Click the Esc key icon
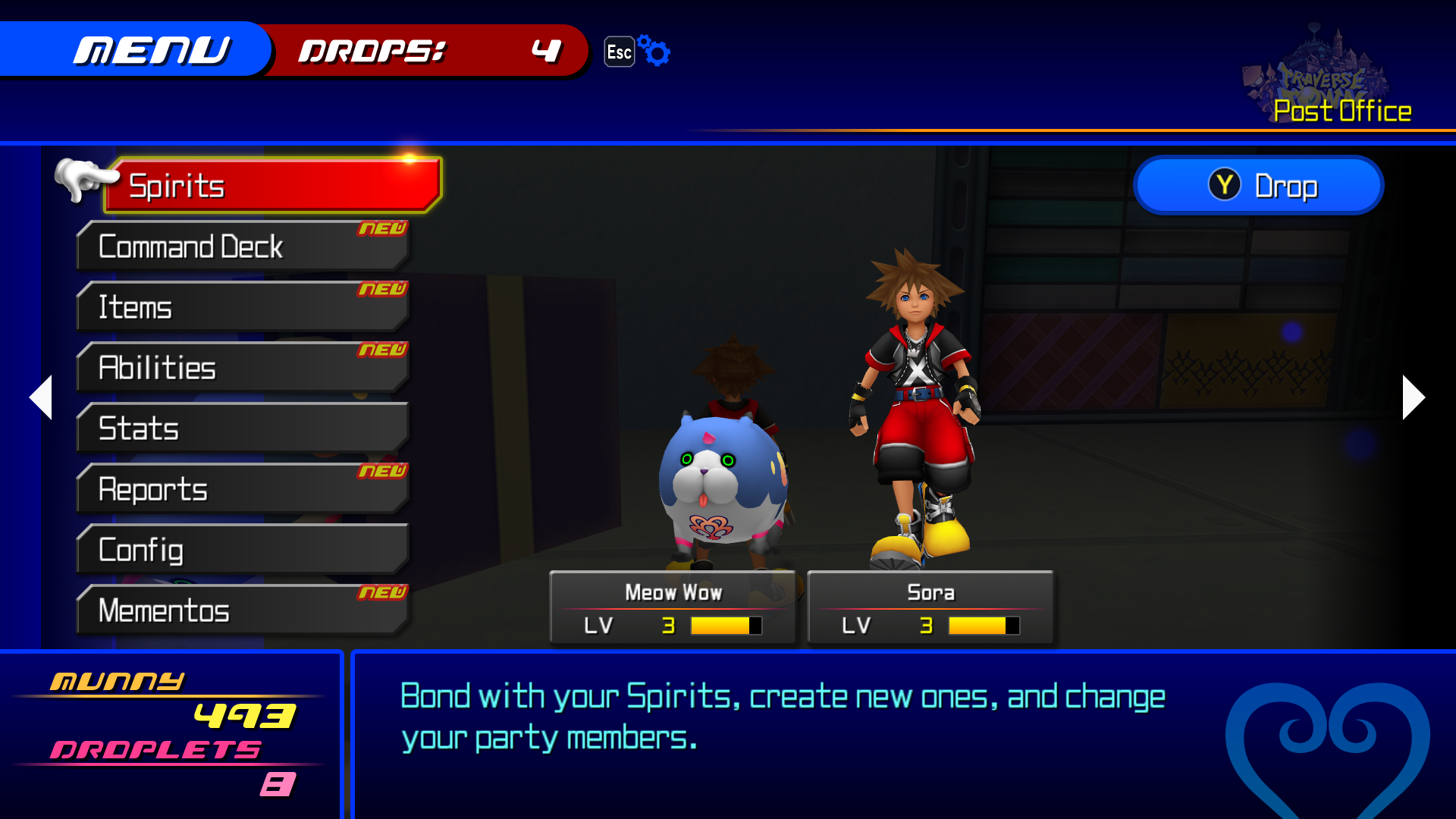 coord(619,52)
